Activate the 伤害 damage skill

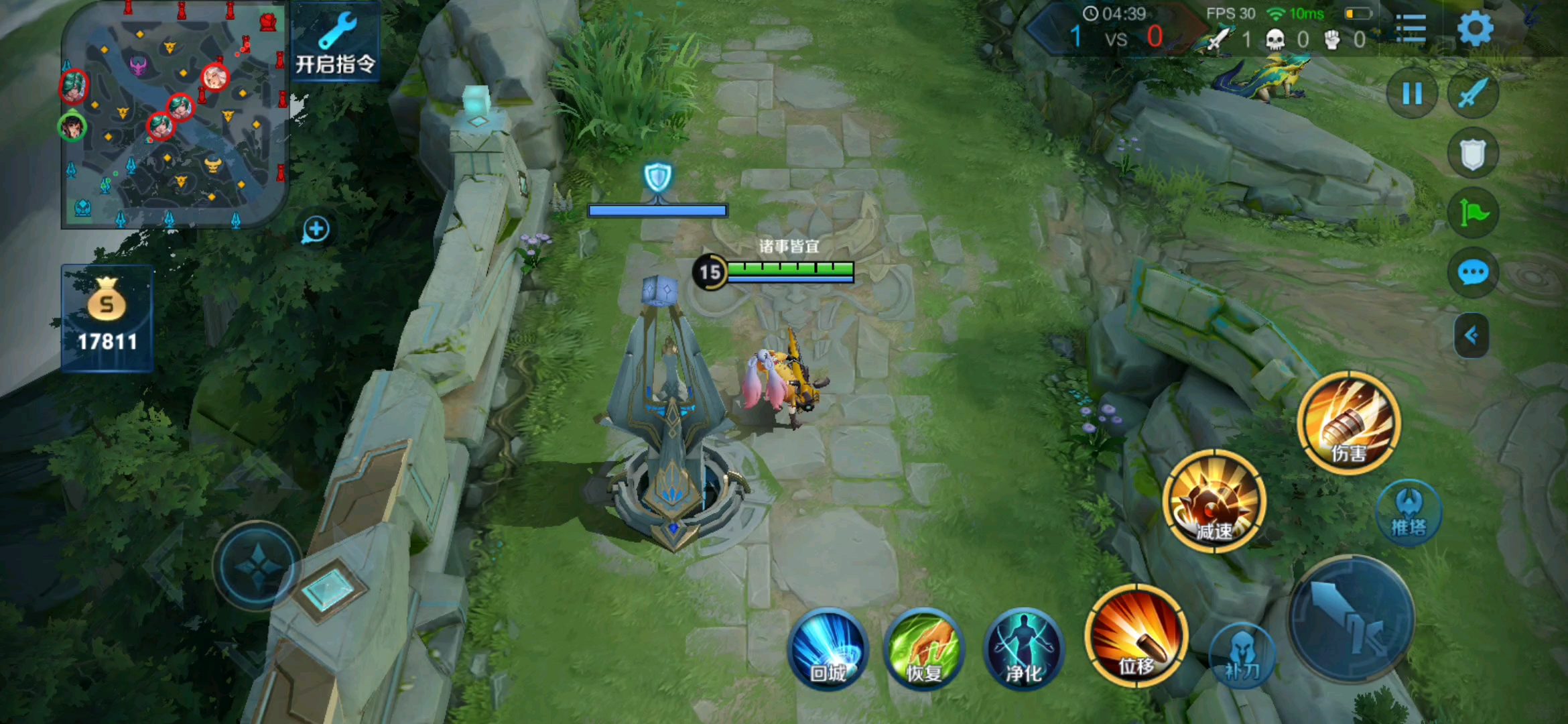point(1349,423)
